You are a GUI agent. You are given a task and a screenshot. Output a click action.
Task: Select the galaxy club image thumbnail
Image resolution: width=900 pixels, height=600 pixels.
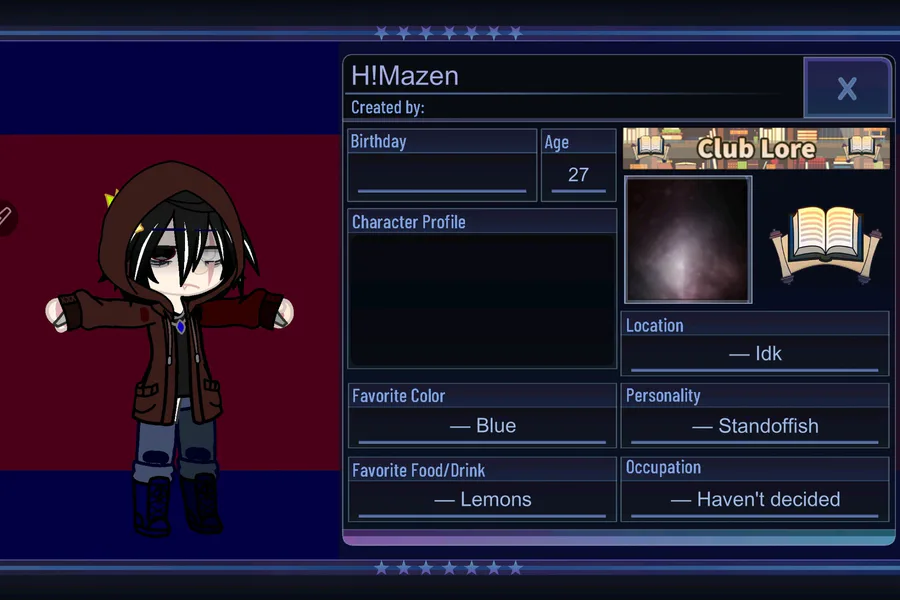687,240
